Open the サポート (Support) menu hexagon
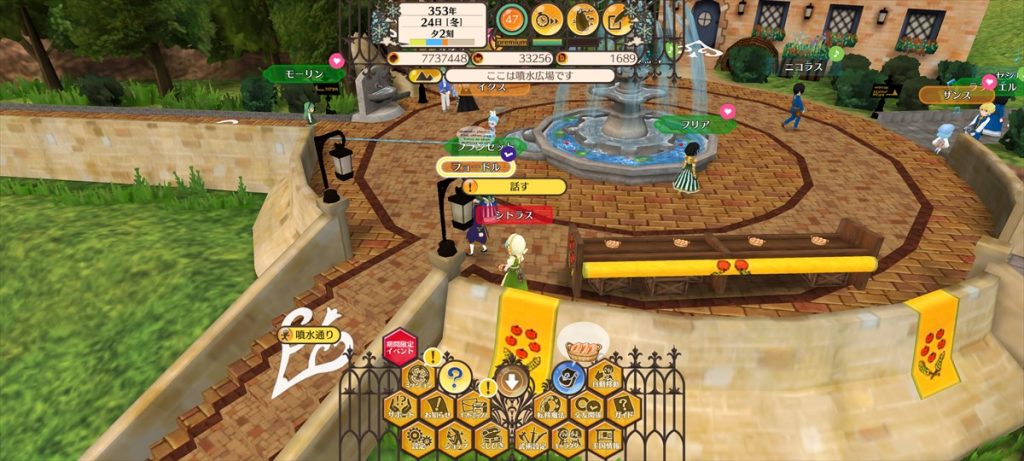The image size is (1024, 461). pyautogui.click(x=401, y=407)
